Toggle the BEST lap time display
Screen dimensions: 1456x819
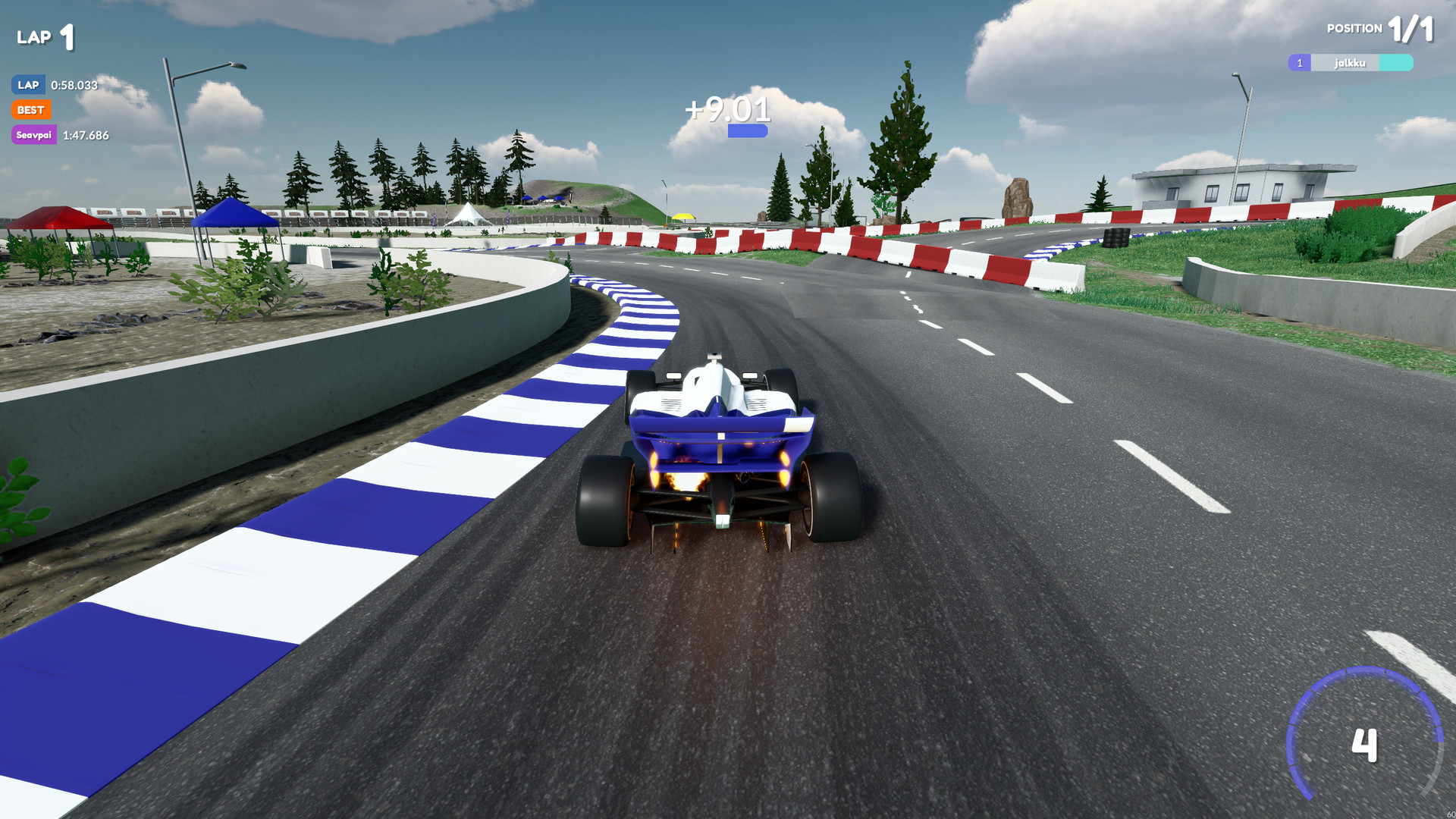tap(32, 110)
